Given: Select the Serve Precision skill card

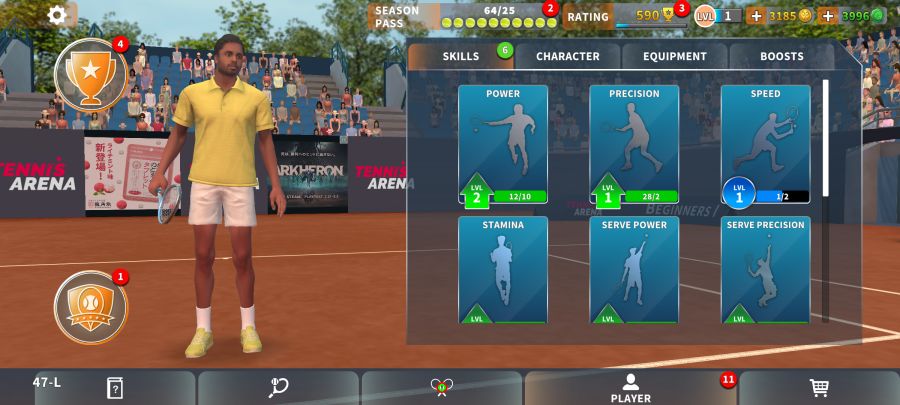Looking at the screenshot, I should coord(765,270).
